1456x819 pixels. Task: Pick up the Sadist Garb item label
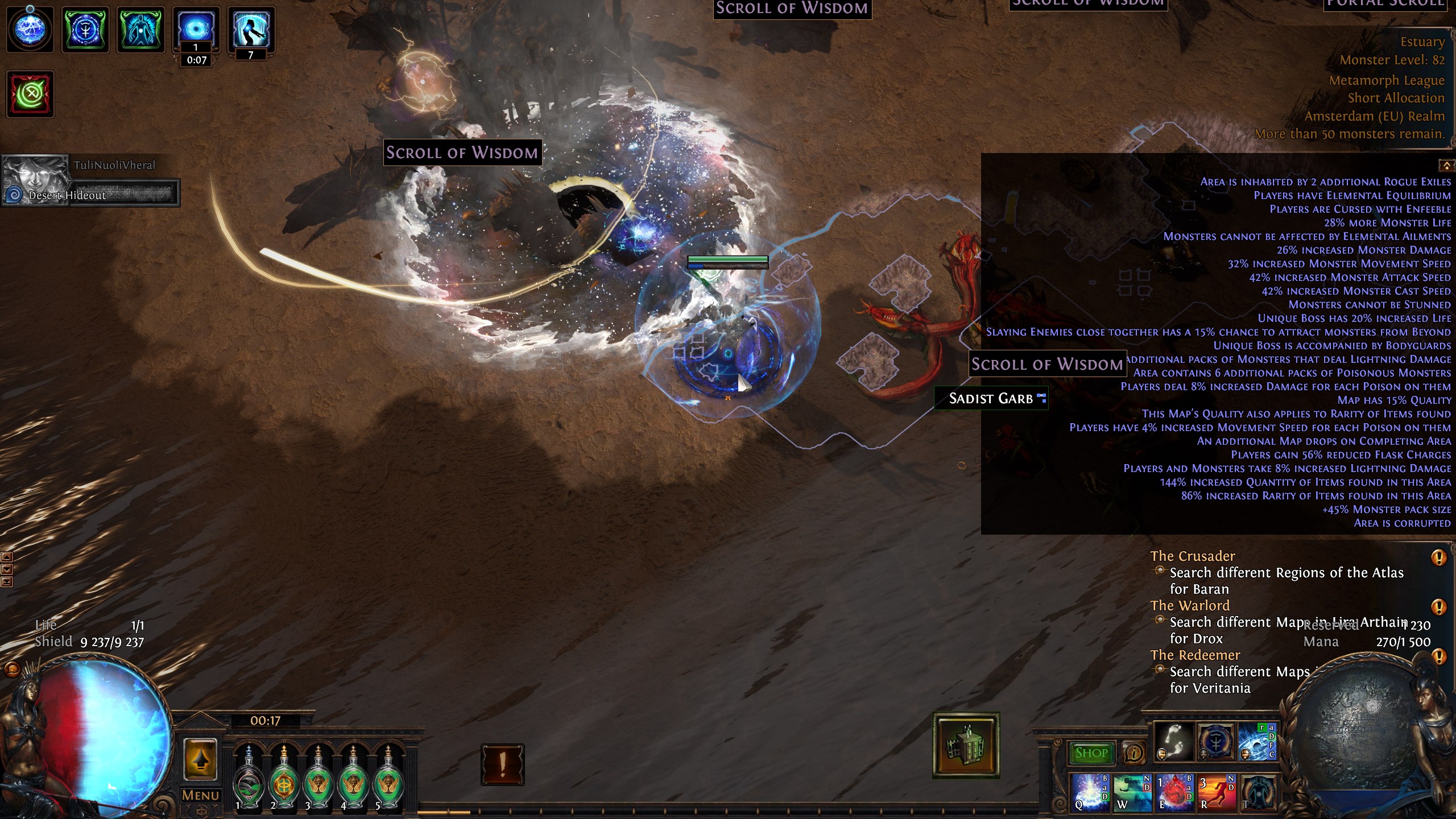pyautogui.click(x=991, y=398)
